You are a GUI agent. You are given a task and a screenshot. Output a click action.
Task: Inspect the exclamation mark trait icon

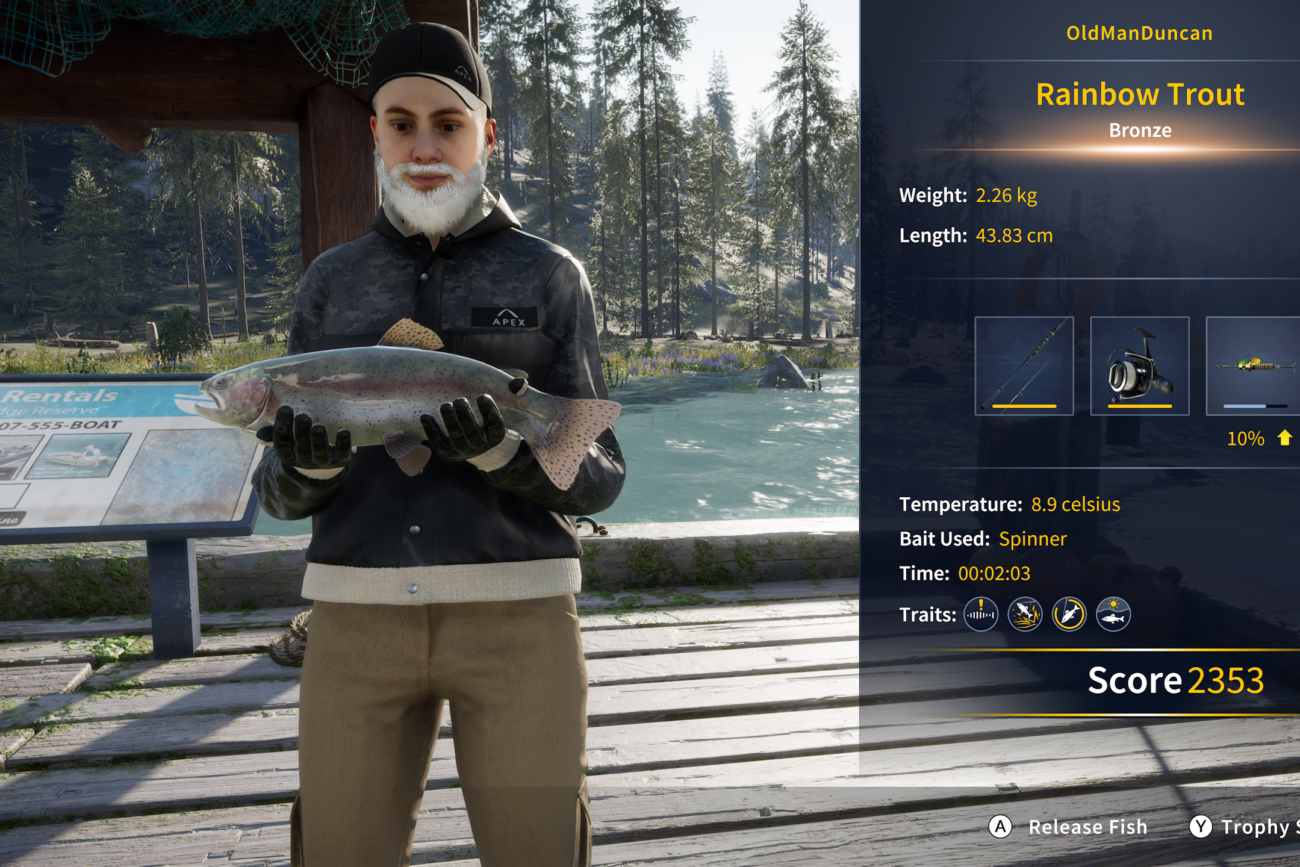[981, 614]
